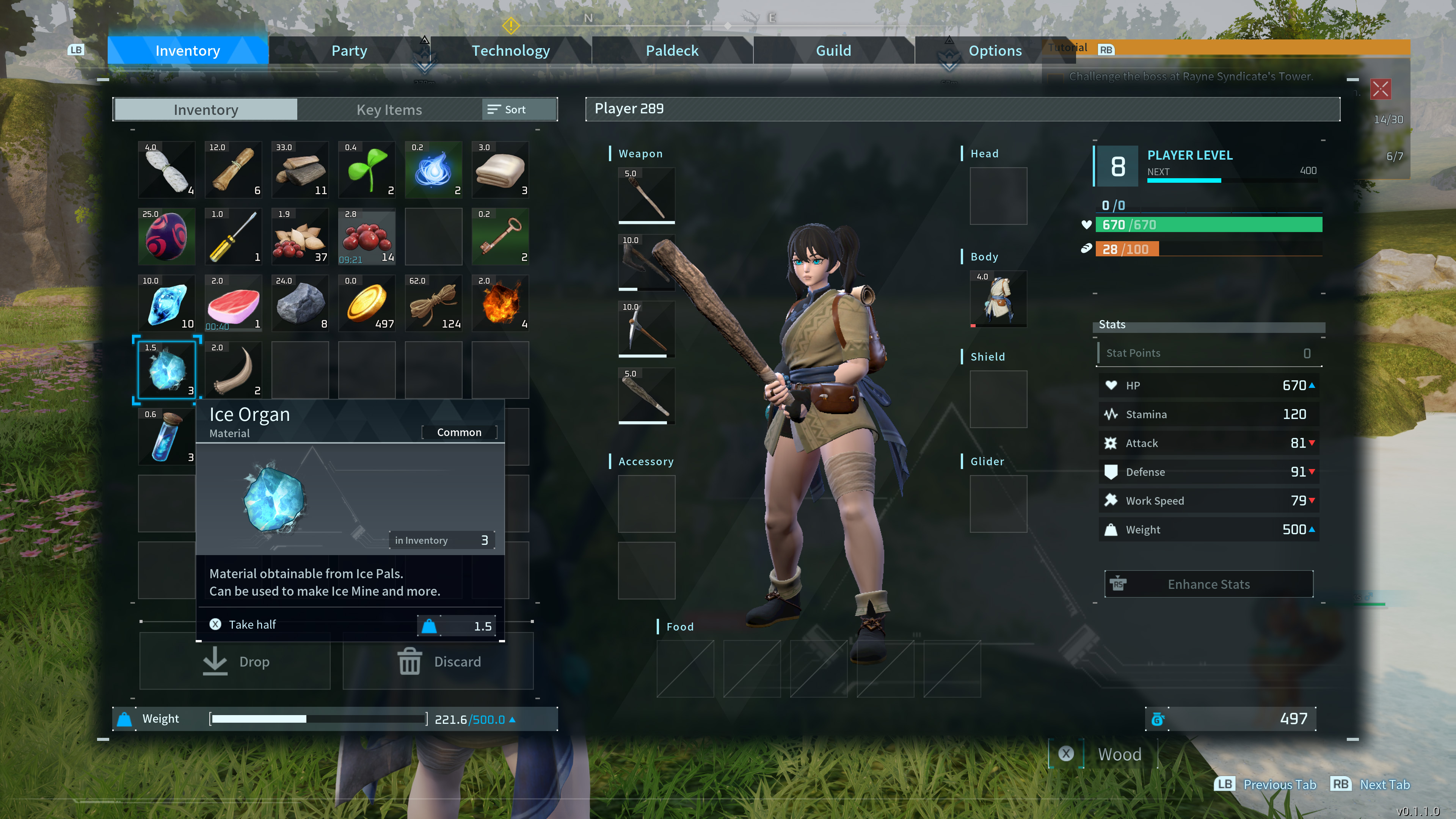Select the wood logs slot
1456x819 pixels.
300,169
